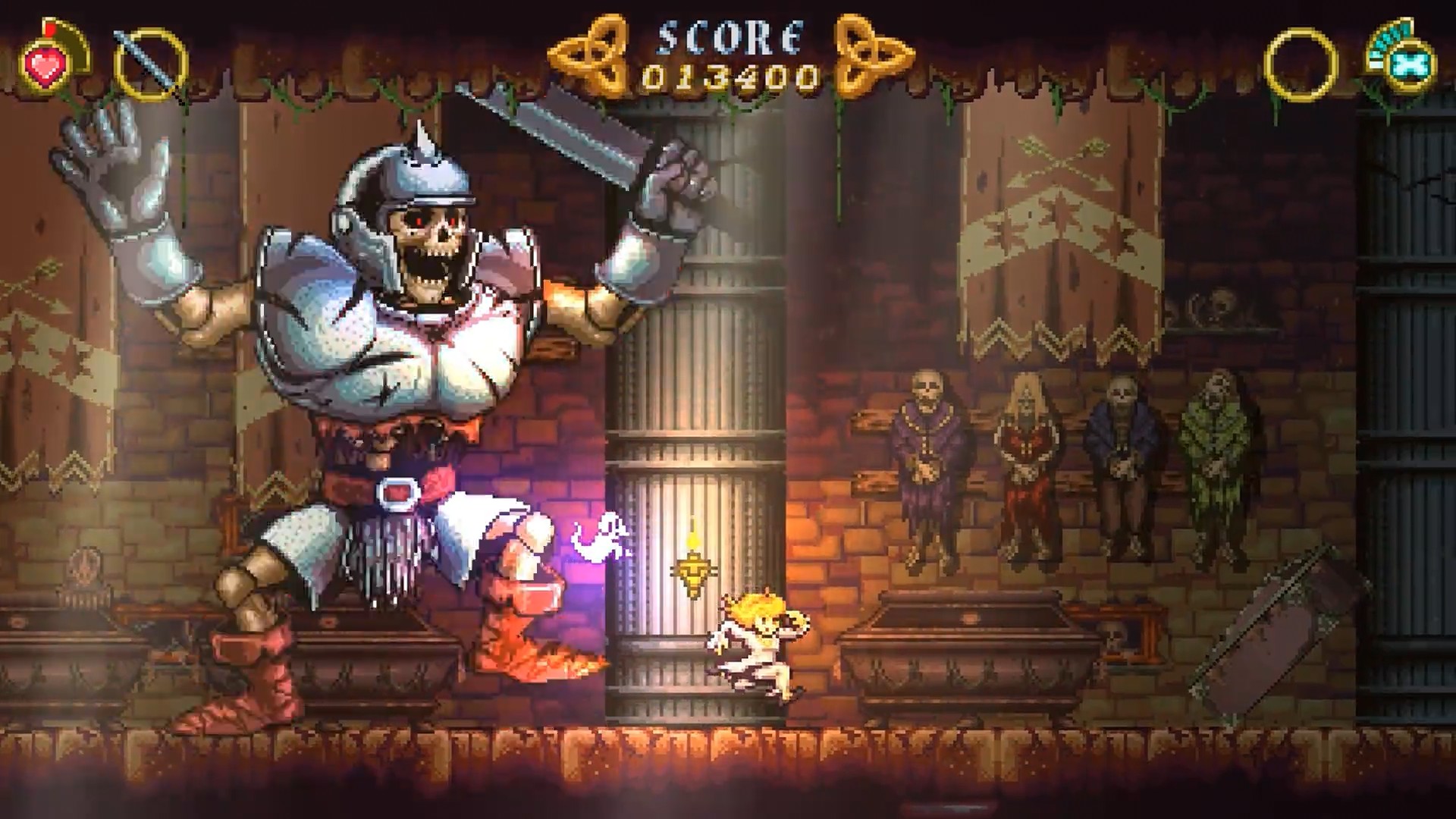Select the score value 013400
This screenshot has width=1456, height=819.
[730, 76]
